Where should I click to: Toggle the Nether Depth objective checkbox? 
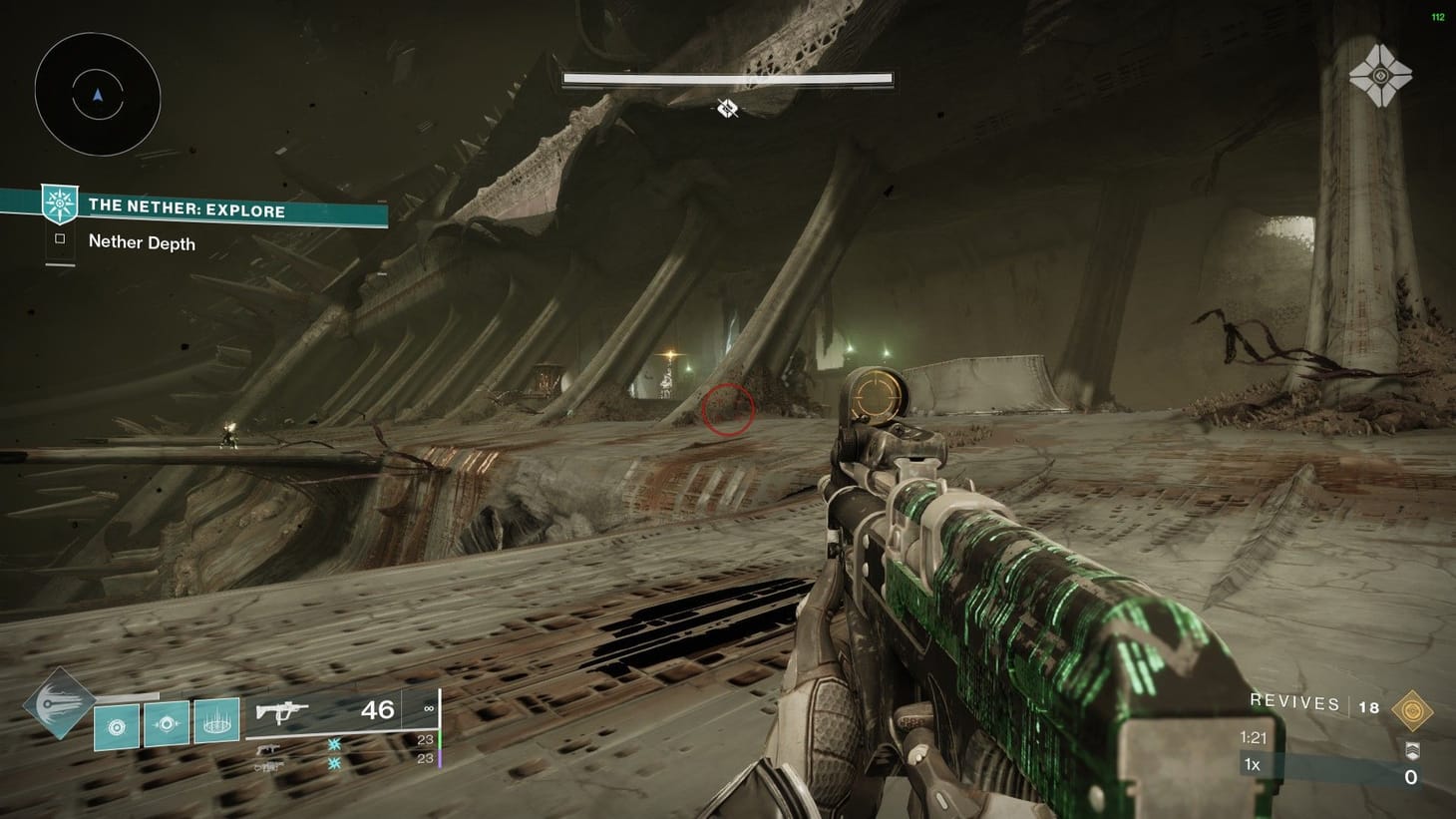(x=59, y=237)
